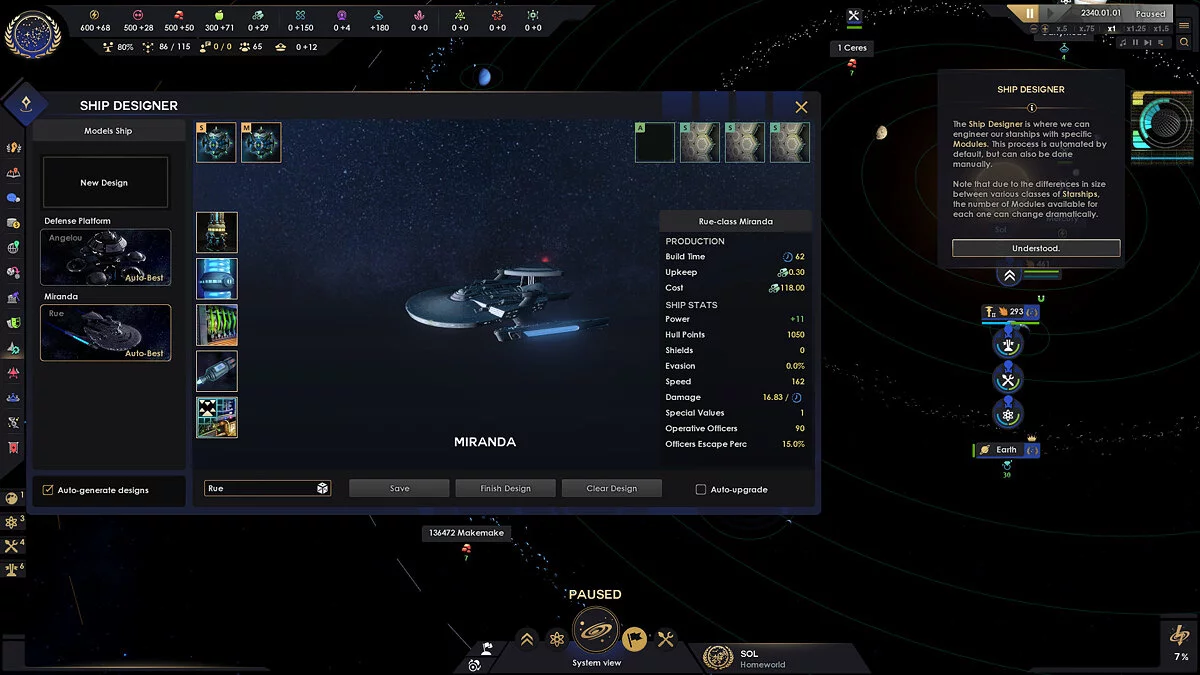The height and width of the screenshot is (675, 1200).
Task: Open the System view galaxy button
Action: click(x=596, y=632)
